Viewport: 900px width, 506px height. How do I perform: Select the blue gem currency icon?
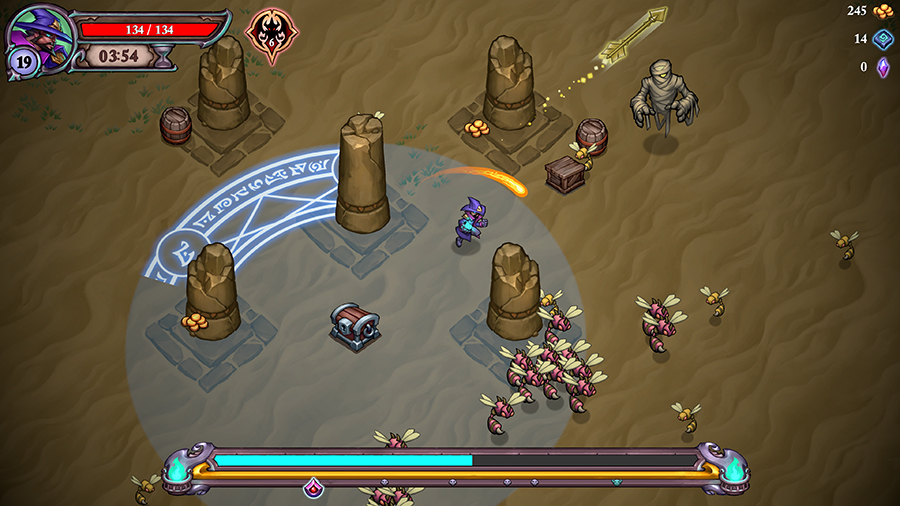883,39
